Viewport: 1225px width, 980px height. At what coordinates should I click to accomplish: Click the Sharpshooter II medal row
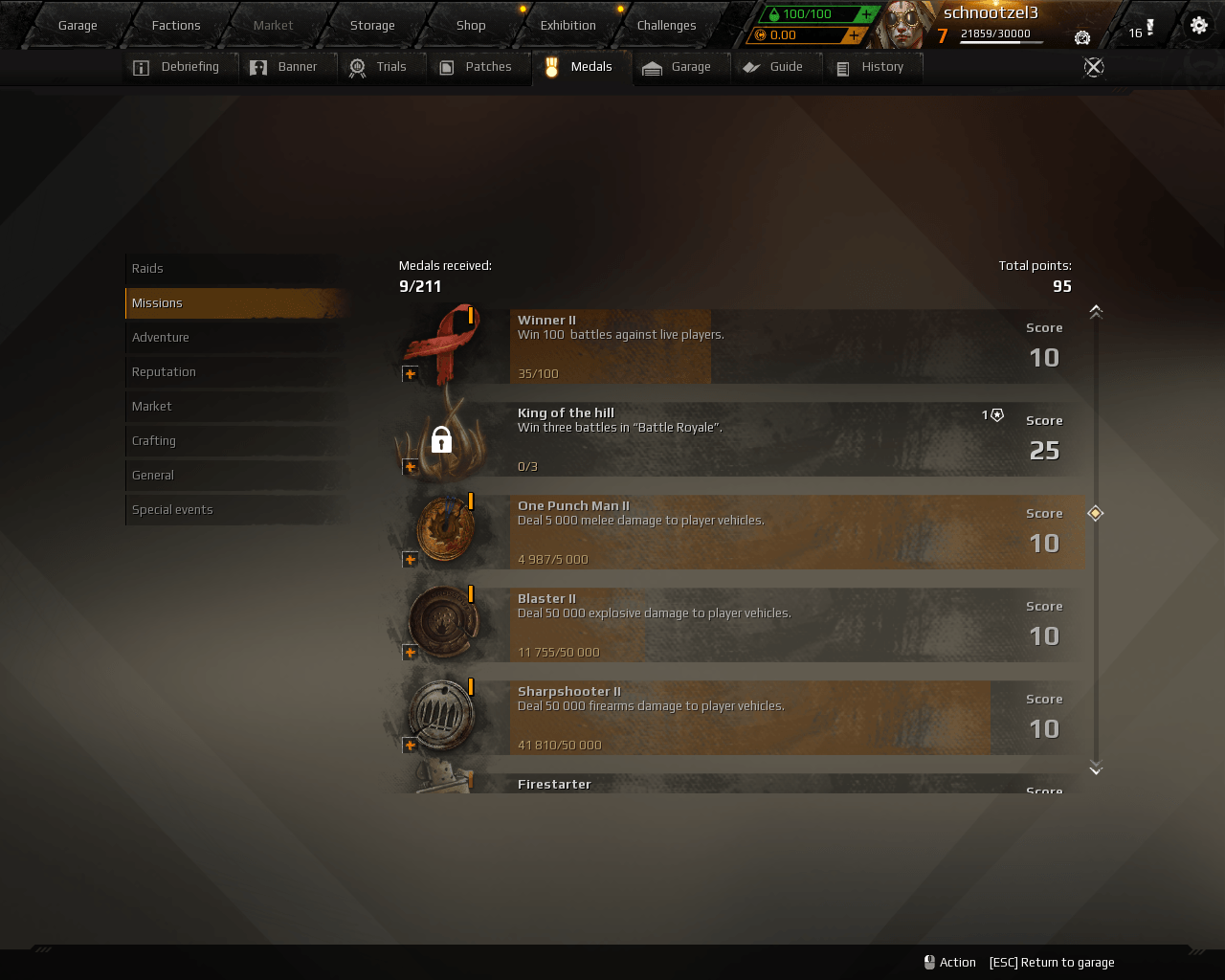coord(746,718)
